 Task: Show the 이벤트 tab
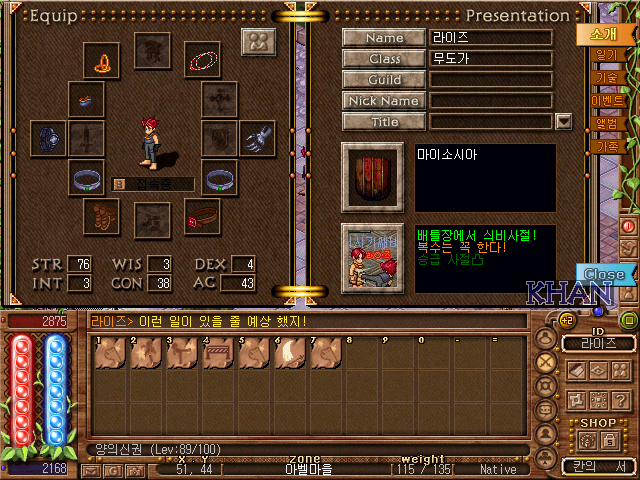607,101
